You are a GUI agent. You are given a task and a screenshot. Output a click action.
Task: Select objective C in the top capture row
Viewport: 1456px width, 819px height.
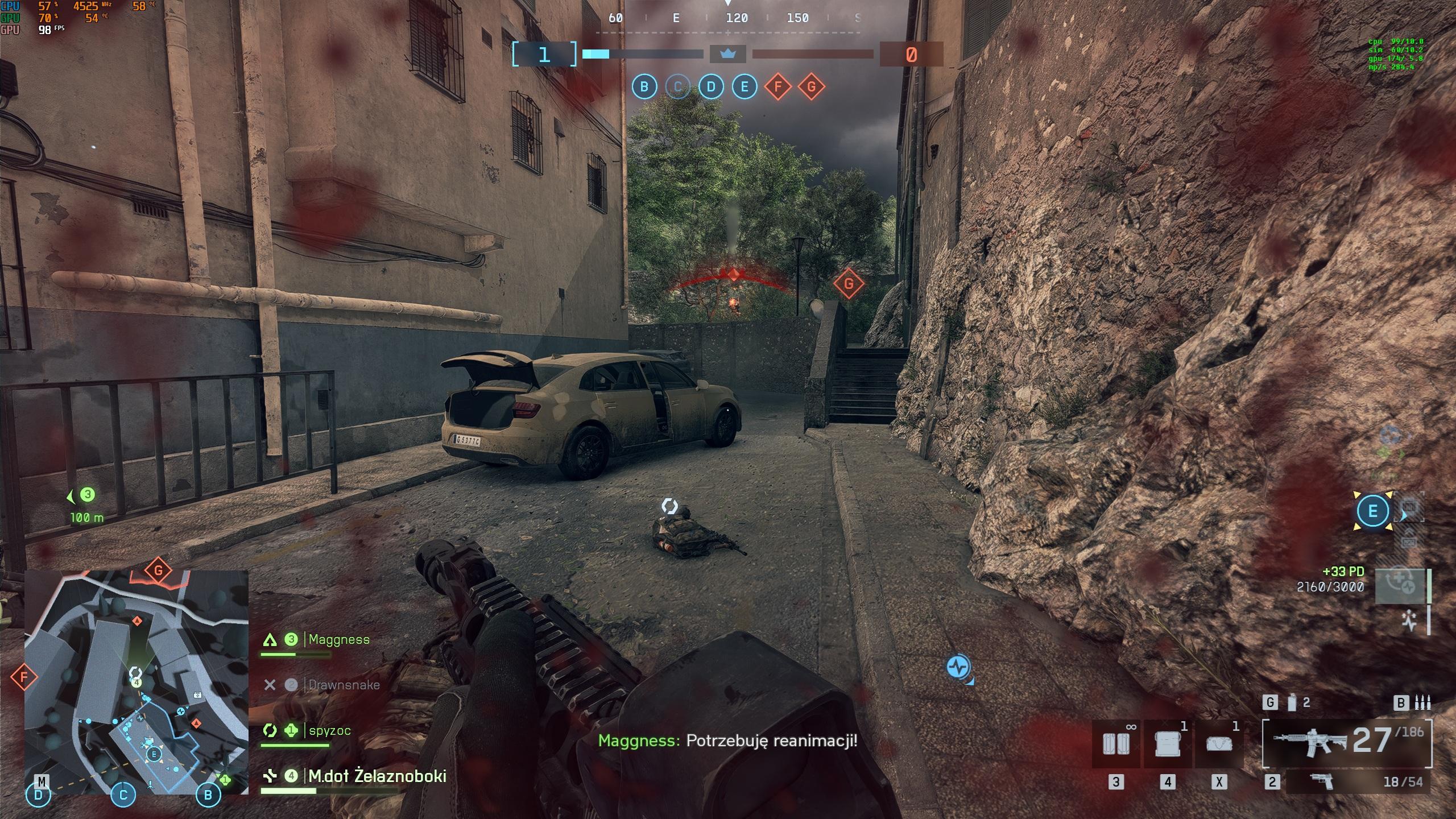pyautogui.click(x=677, y=87)
